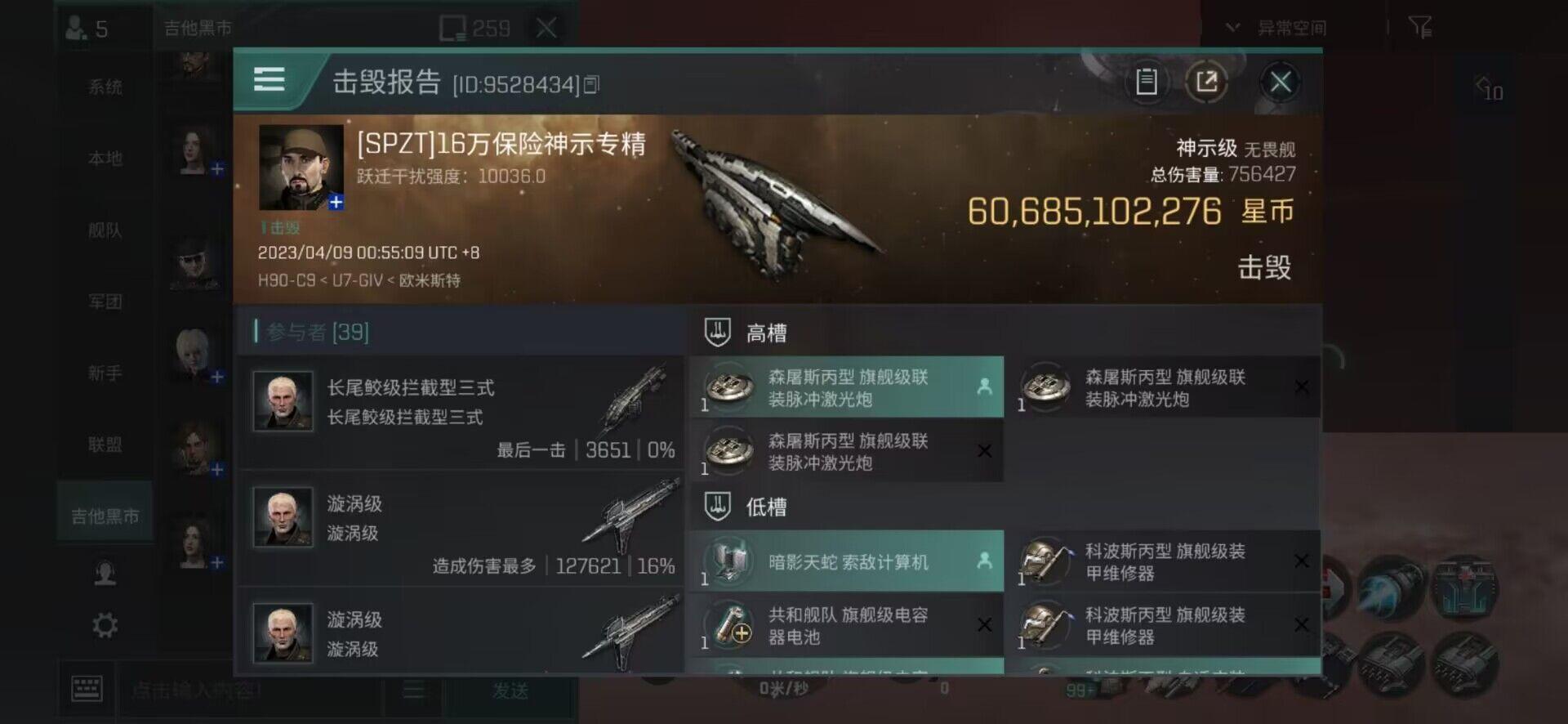1568x724 pixels.
Task: Open the kill report clipboard/copy icon
Action: tap(1146, 81)
